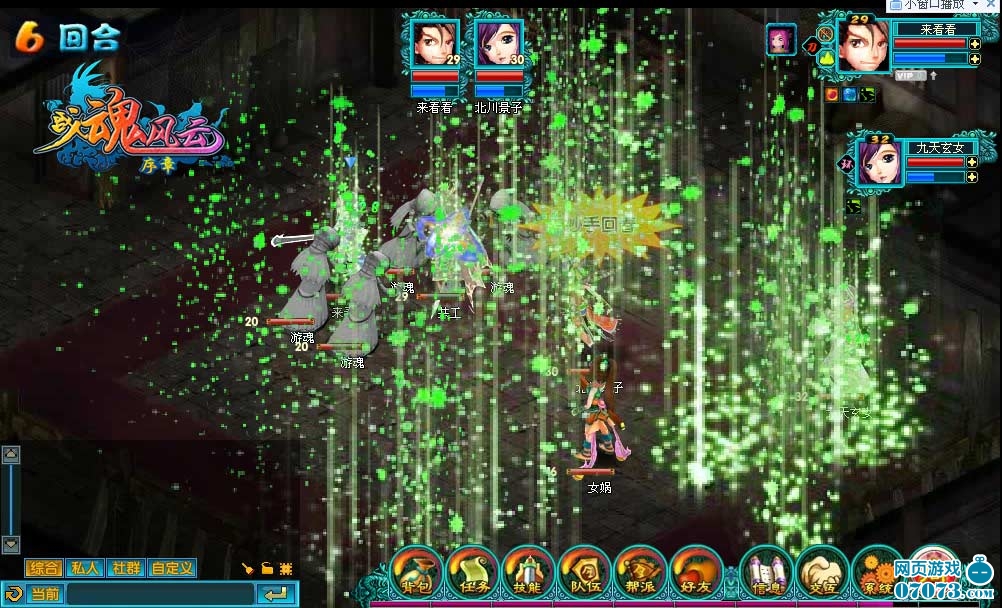The width and height of the screenshot is (1002, 608).
Task: Click the VIP badge under the player portrait
Action: click(909, 75)
